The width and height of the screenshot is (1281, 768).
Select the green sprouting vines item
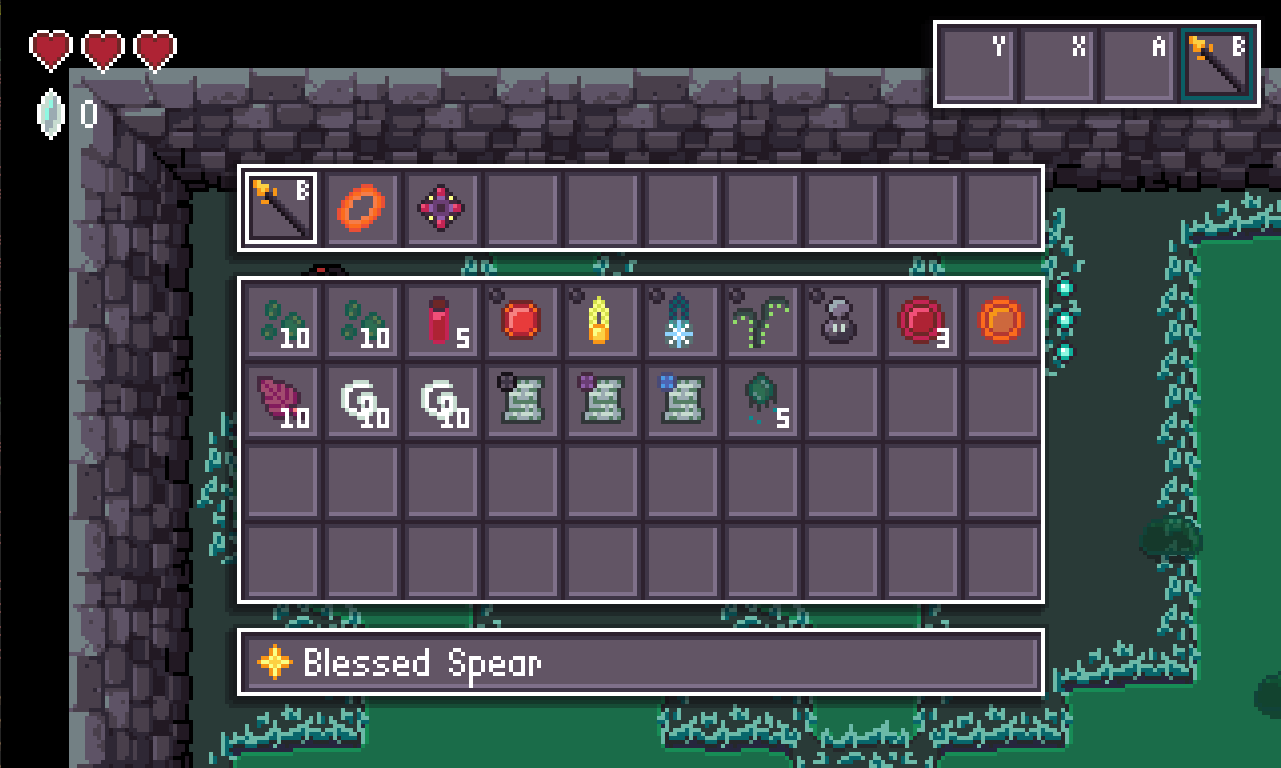762,320
